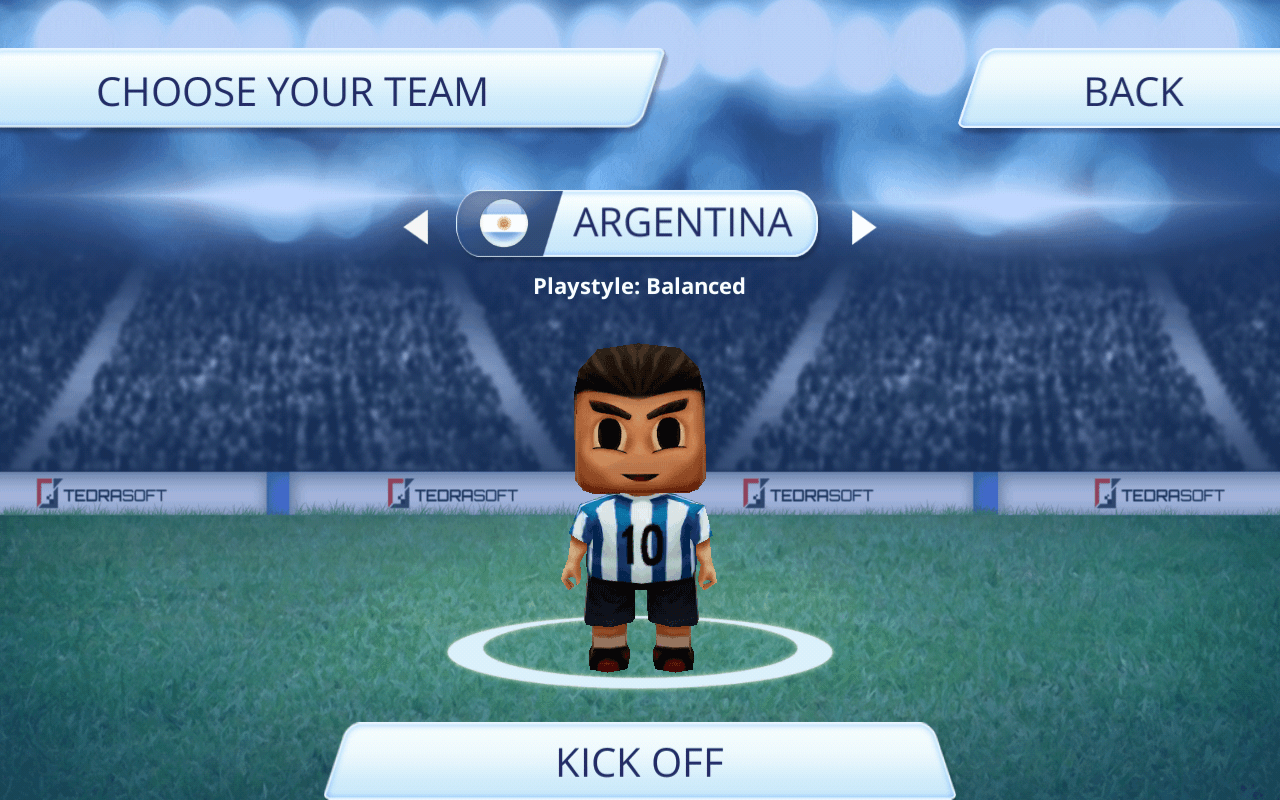Image resolution: width=1280 pixels, height=800 pixels.
Task: Click the red Tedrasoft emblem on the left banner
Action: tap(45, 494)
